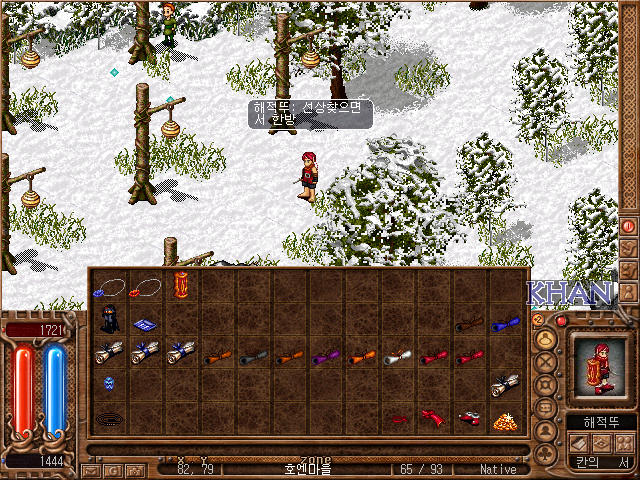Select the purple-ribbon scroll
This screenshot has width=640, height=480.
tap(326, 355)
